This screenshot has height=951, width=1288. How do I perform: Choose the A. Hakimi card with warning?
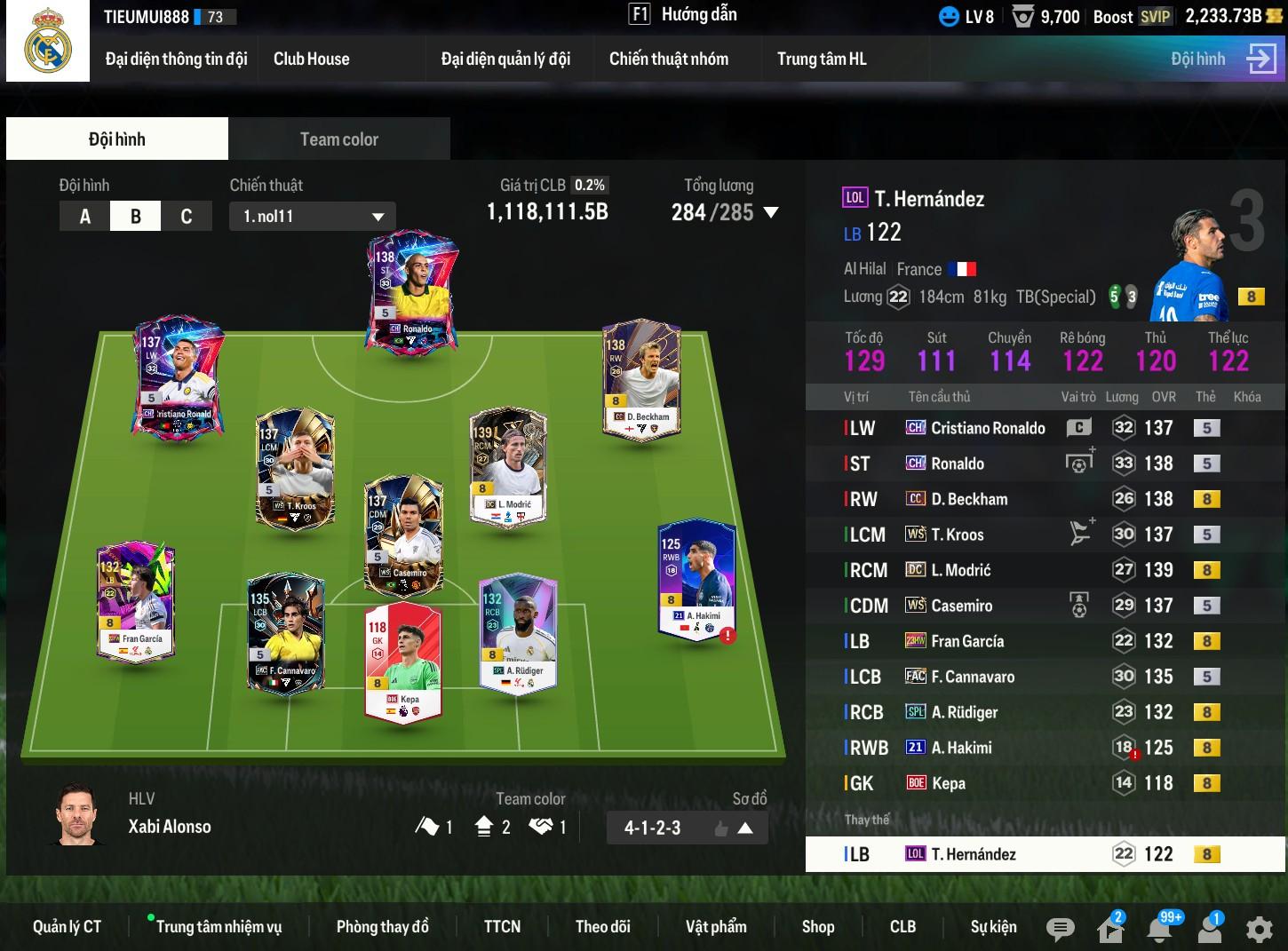696,579
